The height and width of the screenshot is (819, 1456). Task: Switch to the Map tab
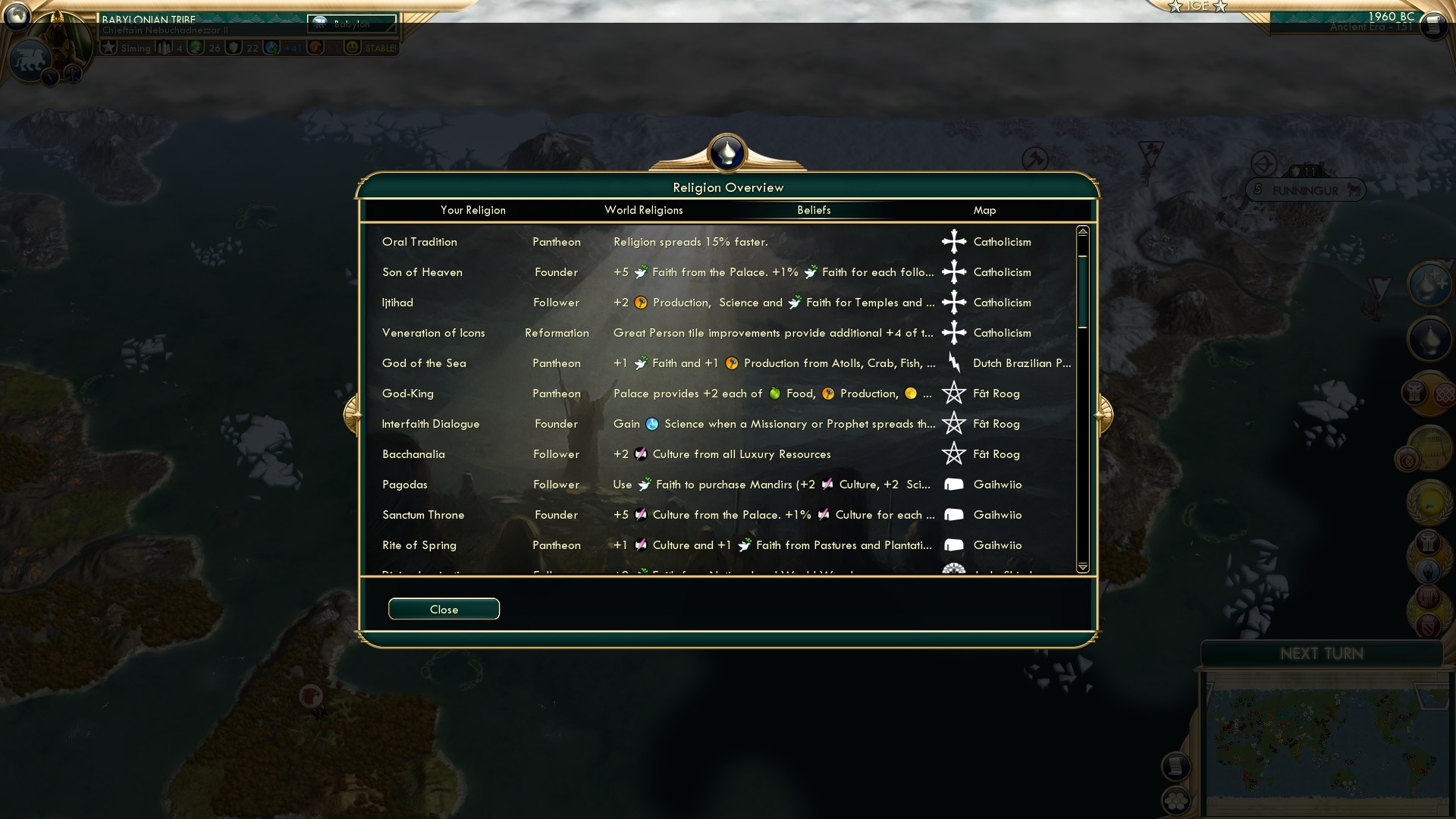984,210
